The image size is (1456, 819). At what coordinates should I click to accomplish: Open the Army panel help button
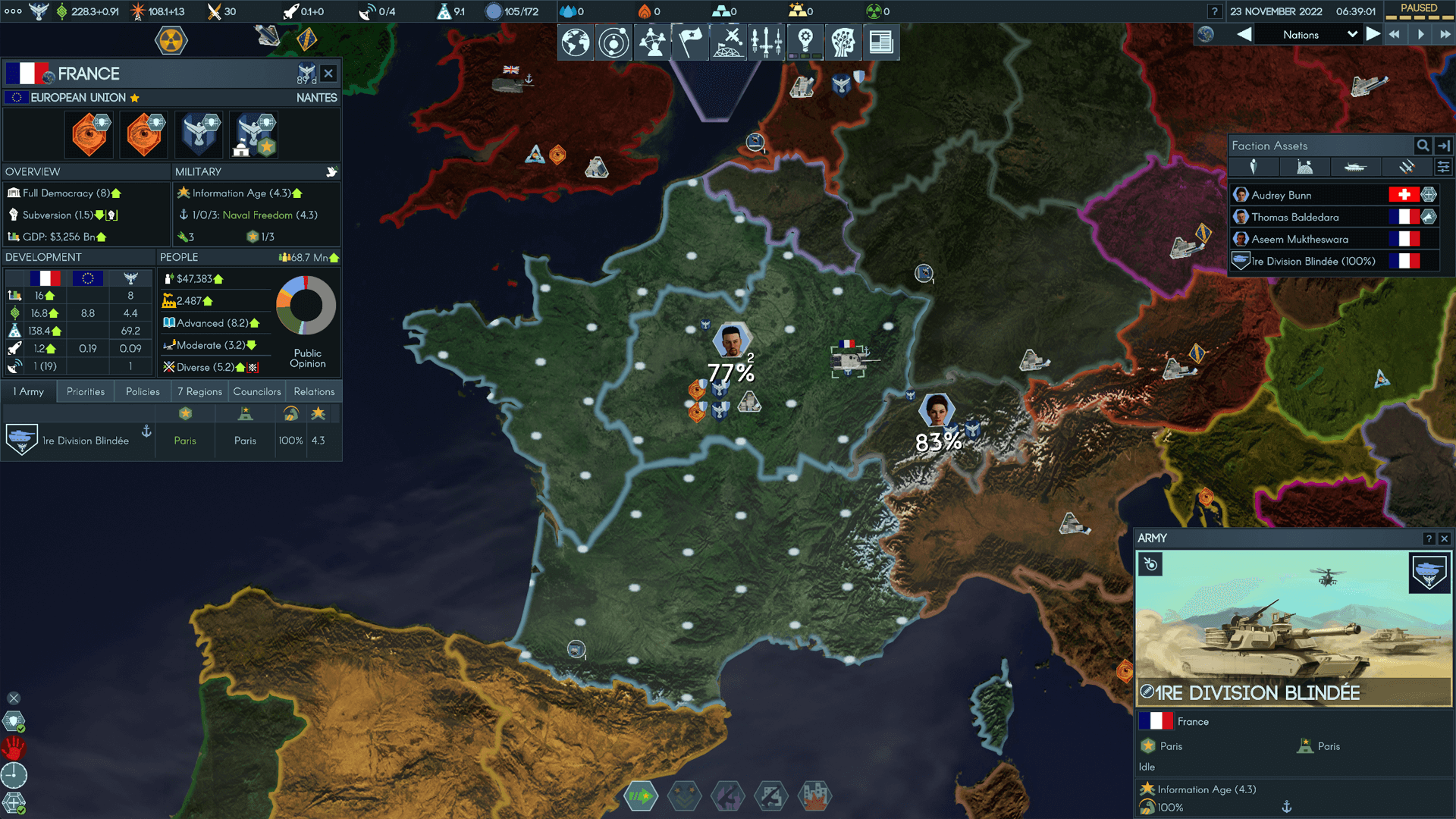pos(1429,538)
